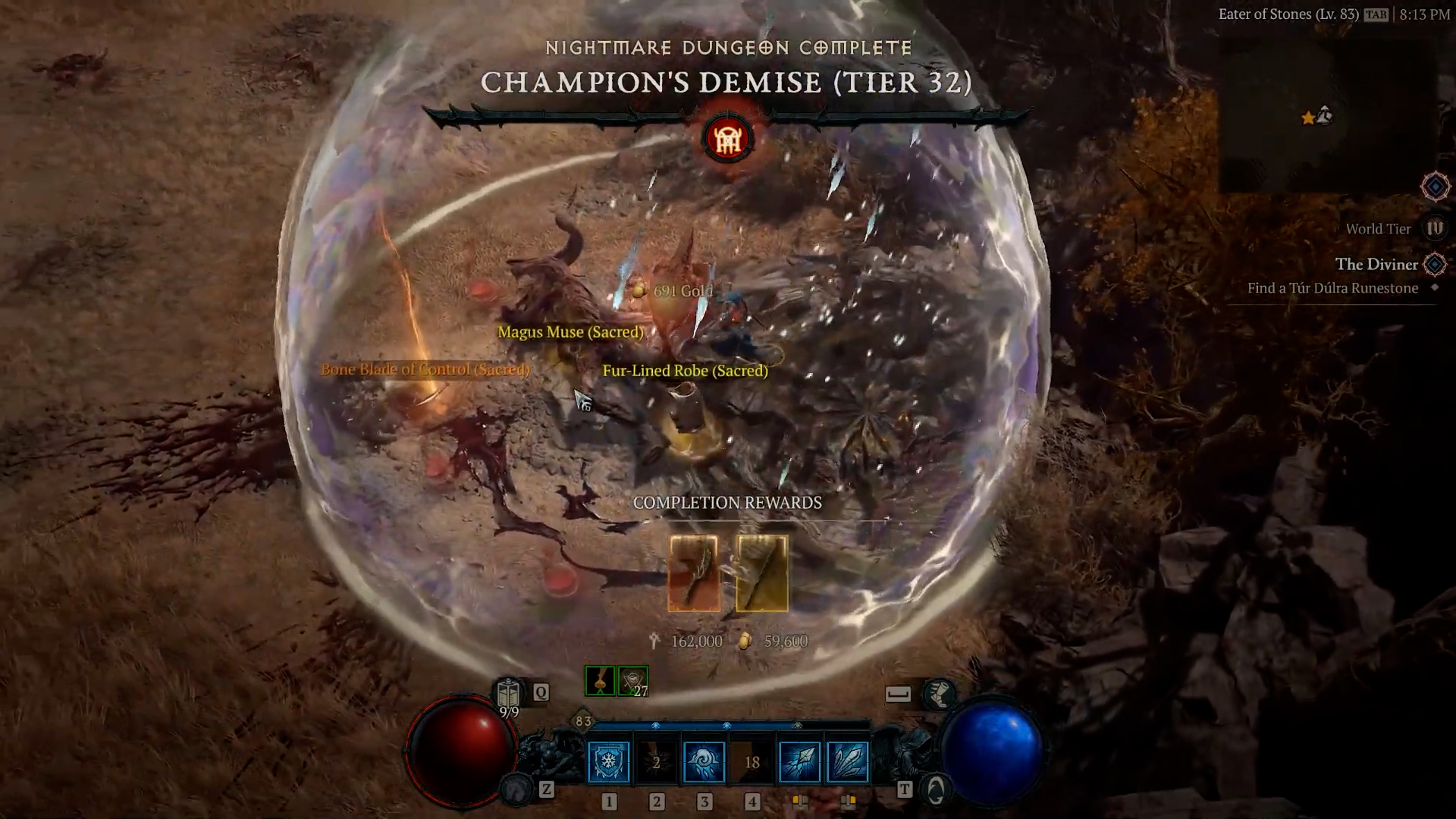1456x819 pixels.
Task: Expand the quest objective via the diamond marker
Action: [x=1434, y=287]
